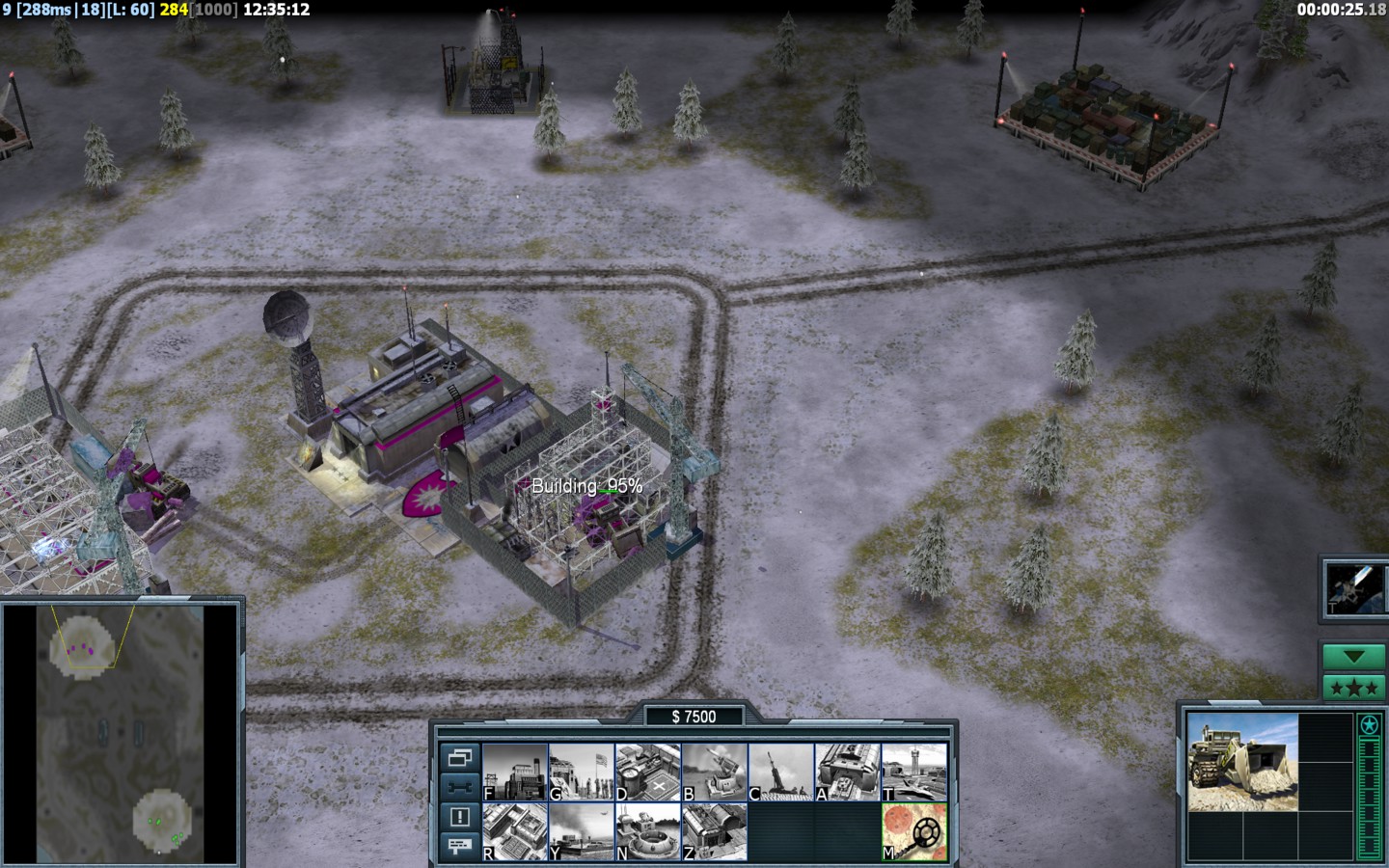Screen dimensions: 1389x868
Task: Choose the War Factory build icon
Action: pyautogui.click(x=848, y=772)
